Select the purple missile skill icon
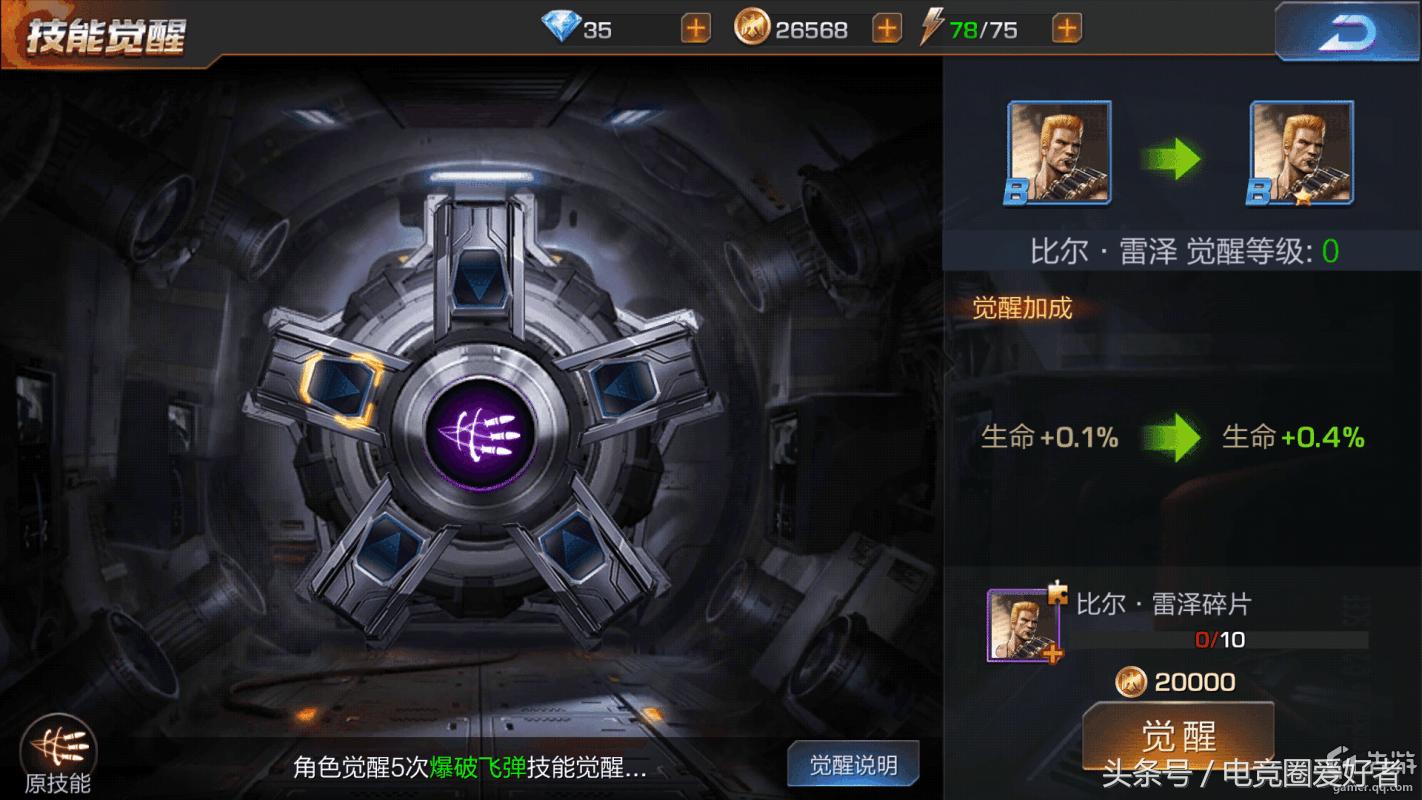Image resolution: width=1422 pixels, height=800 pixels. [x=483, y=434]
